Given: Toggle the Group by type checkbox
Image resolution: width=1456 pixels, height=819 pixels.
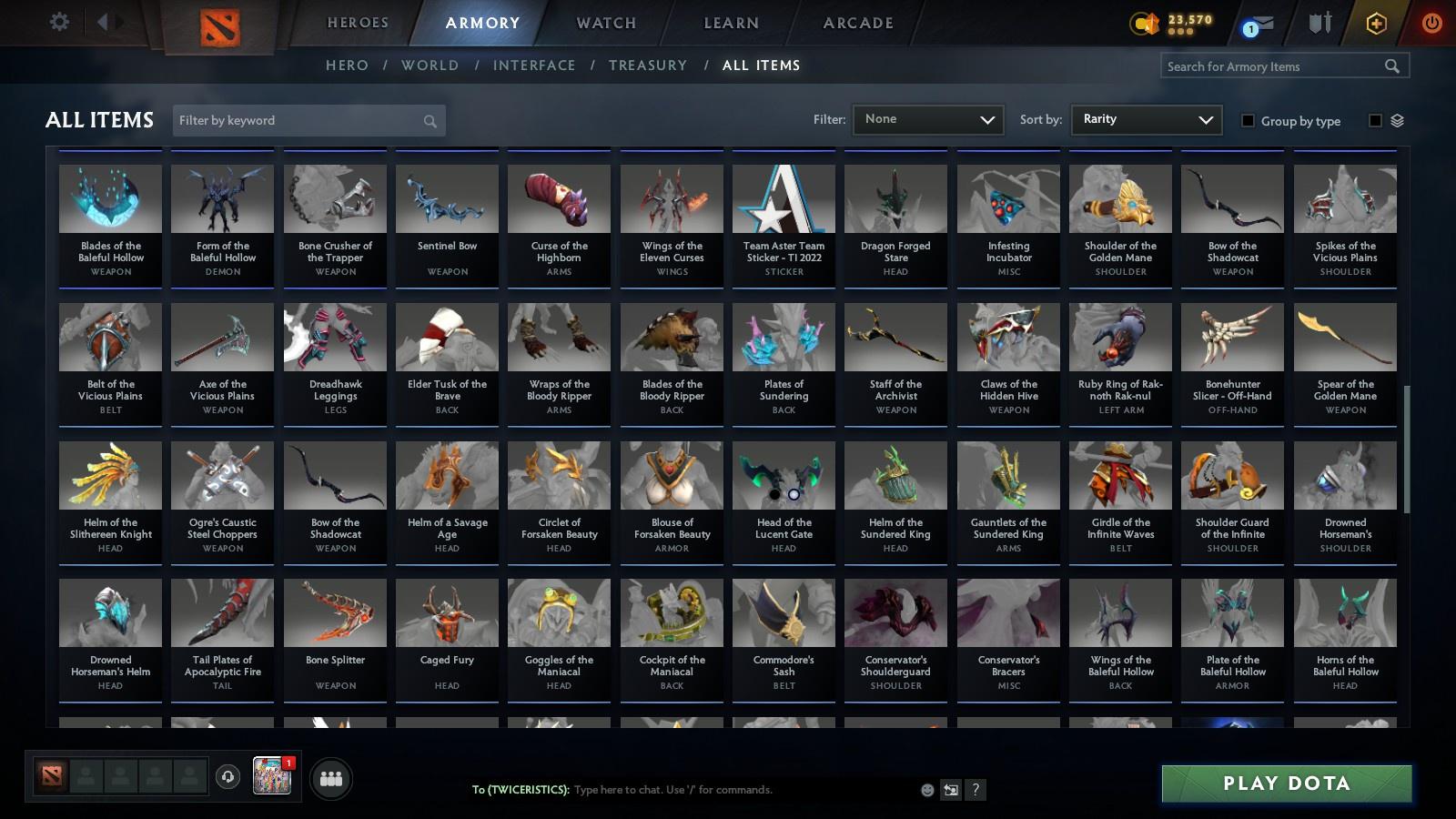Looking at the screenshot, I should coord(1250,121).
